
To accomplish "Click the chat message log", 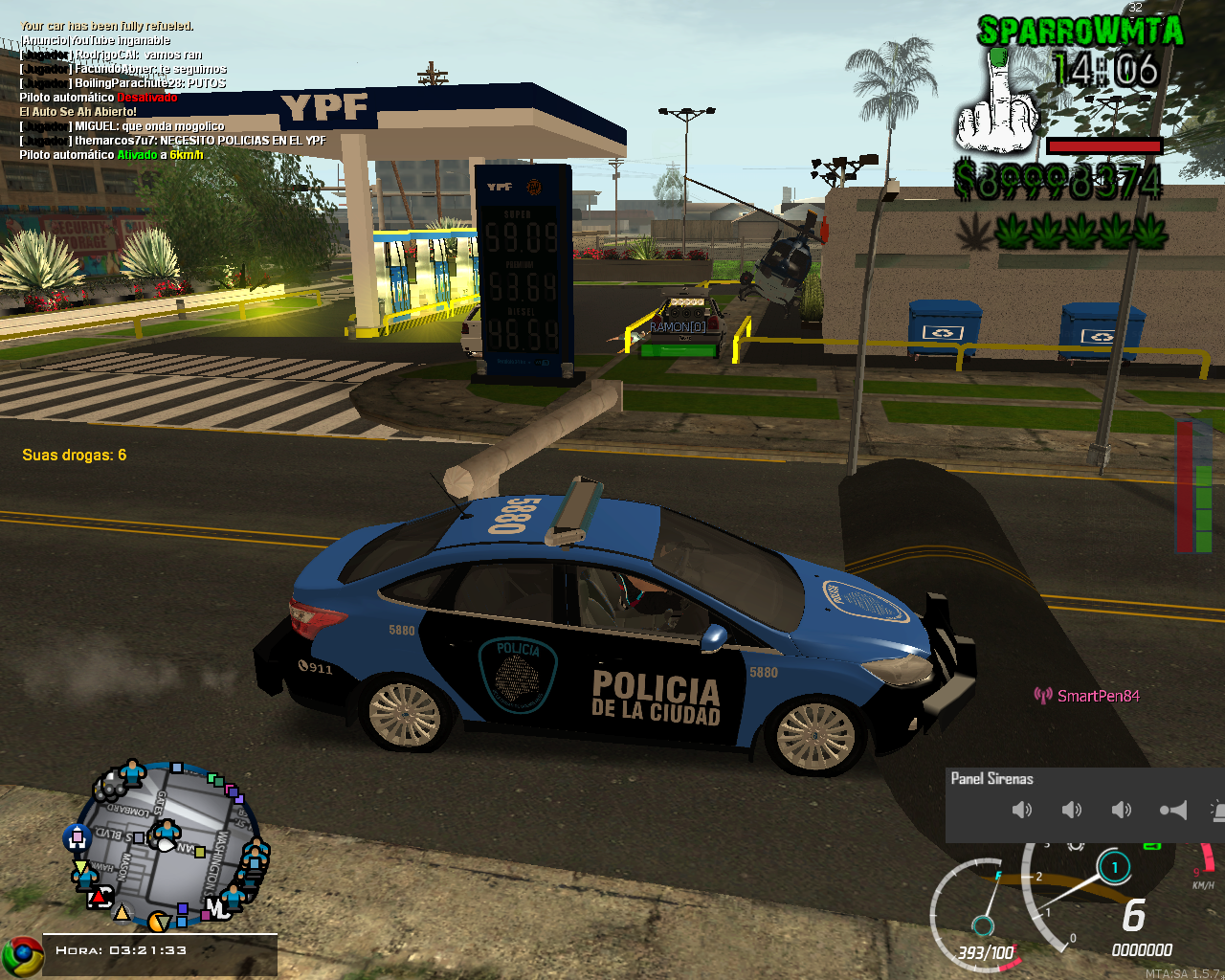I will pos(172,91).
